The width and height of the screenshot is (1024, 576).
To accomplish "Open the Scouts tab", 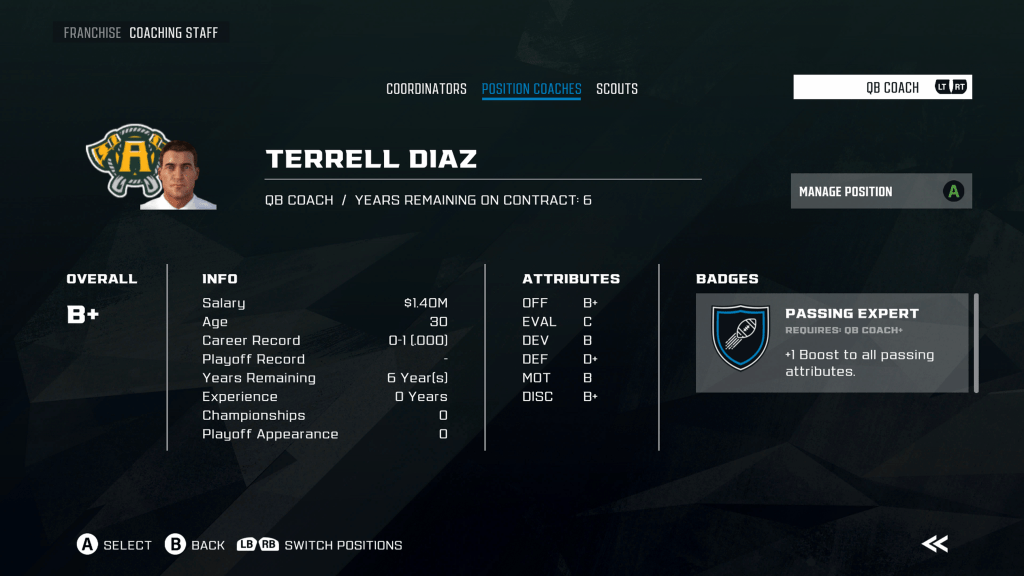I will (617, 89).
